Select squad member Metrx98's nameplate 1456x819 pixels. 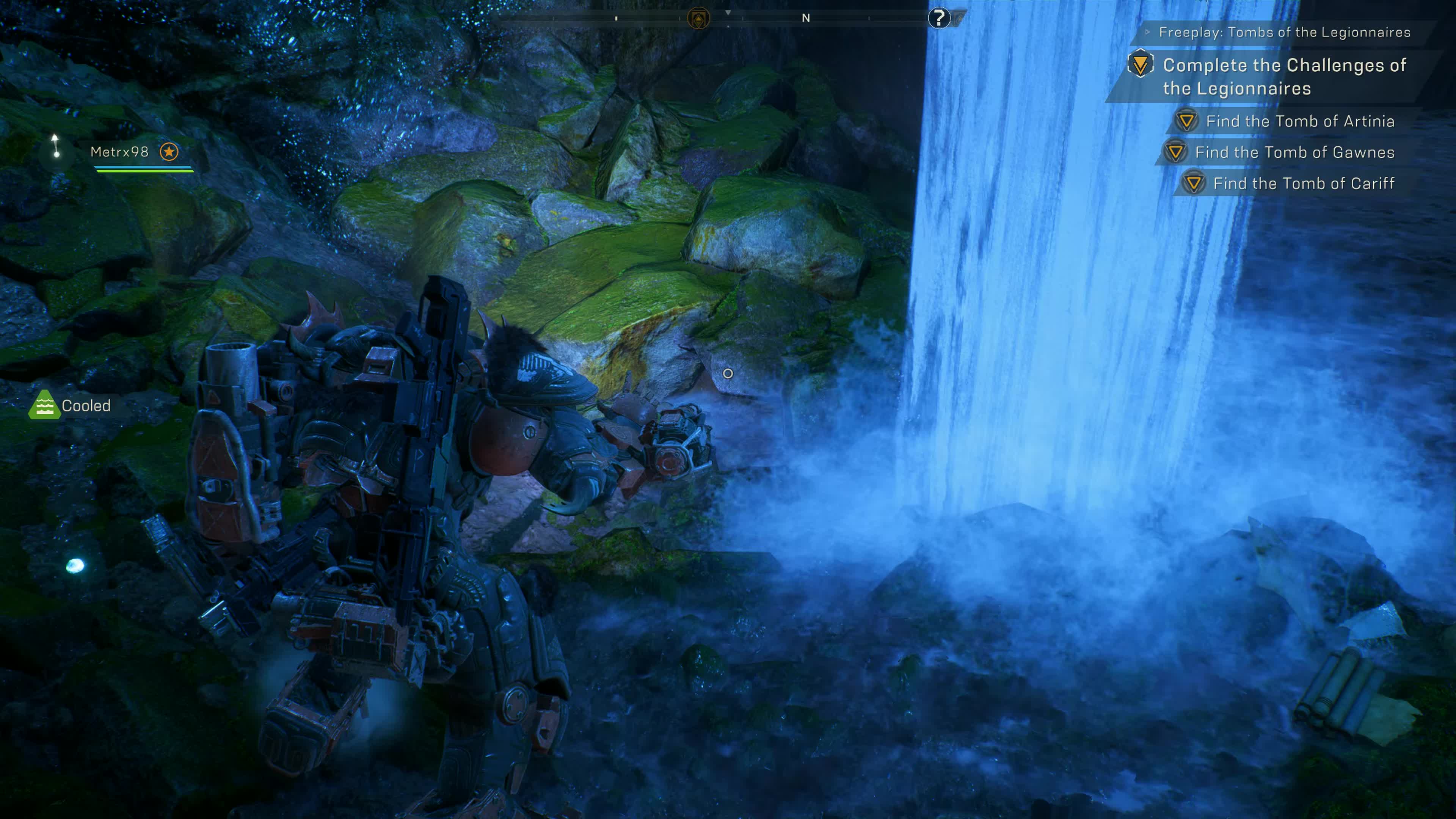[119, 152]
